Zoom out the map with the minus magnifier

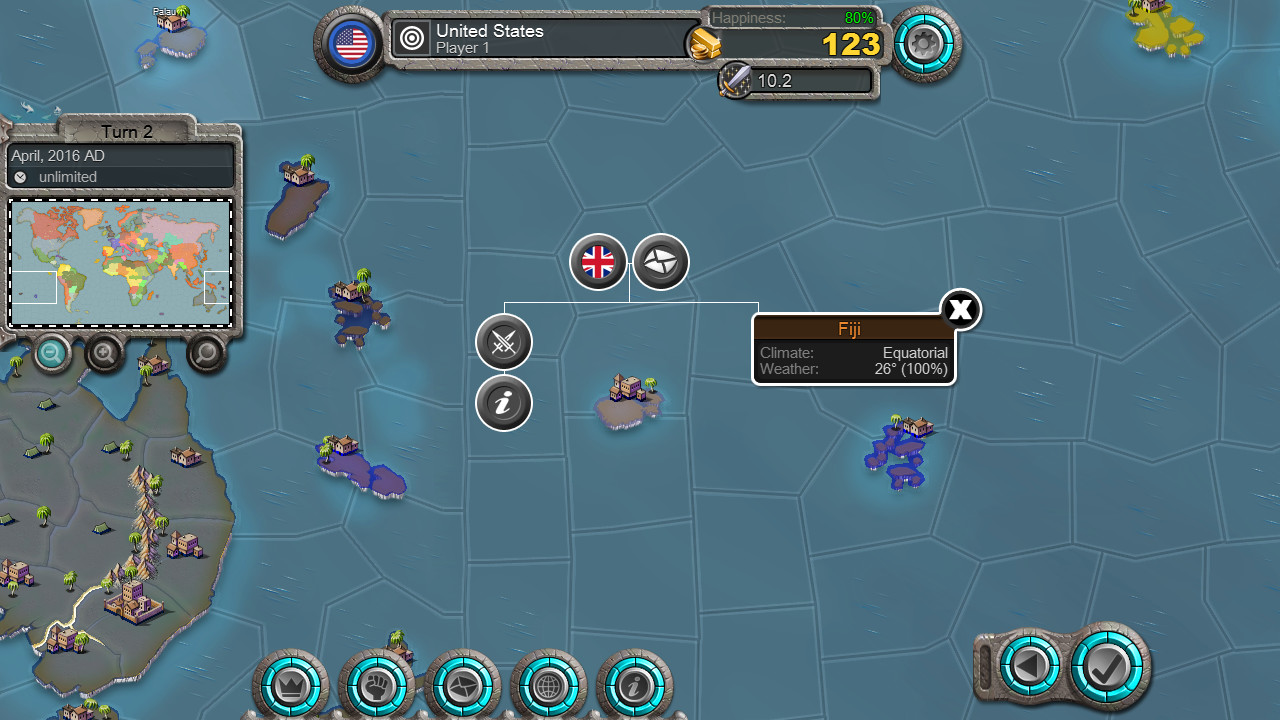pos(52,352)
